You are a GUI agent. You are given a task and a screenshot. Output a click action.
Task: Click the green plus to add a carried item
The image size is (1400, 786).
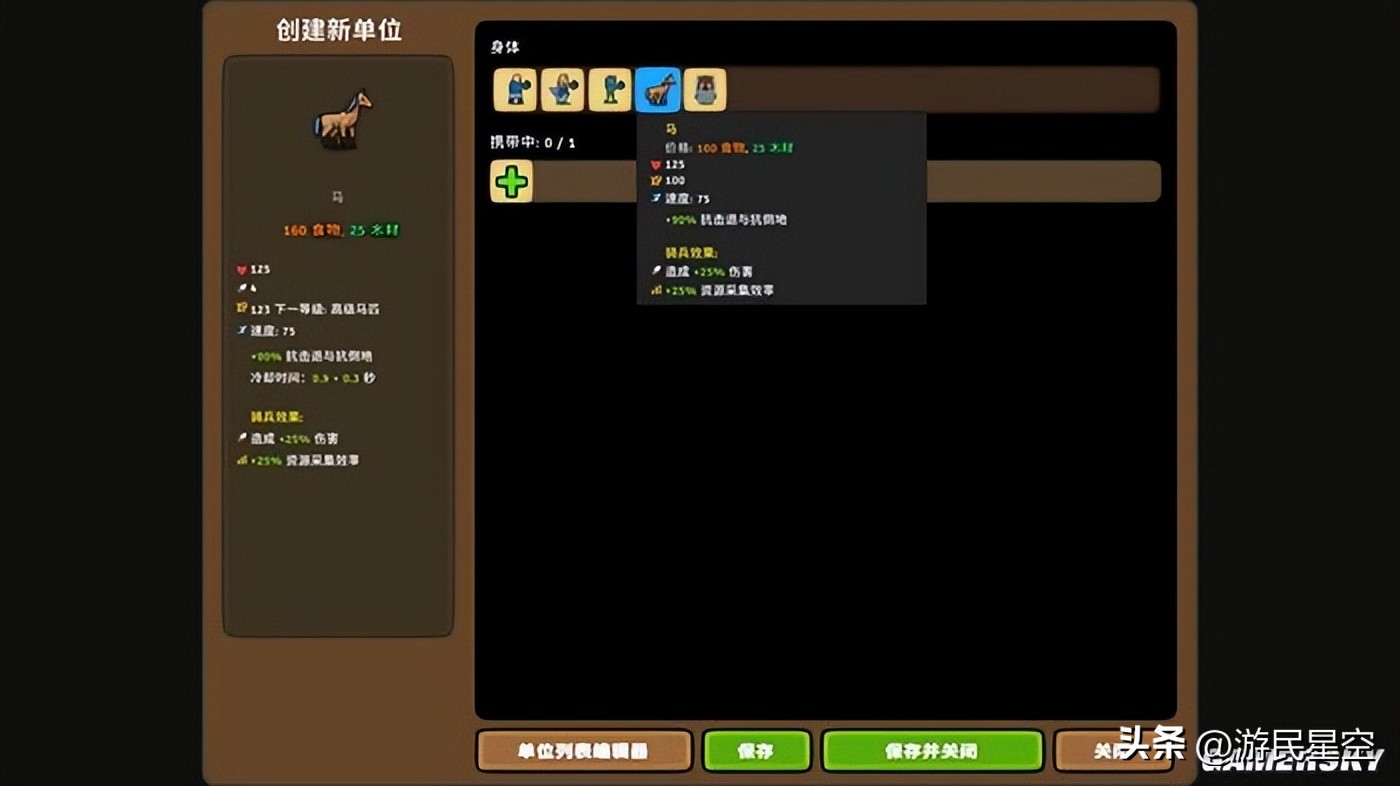[510, 182]
